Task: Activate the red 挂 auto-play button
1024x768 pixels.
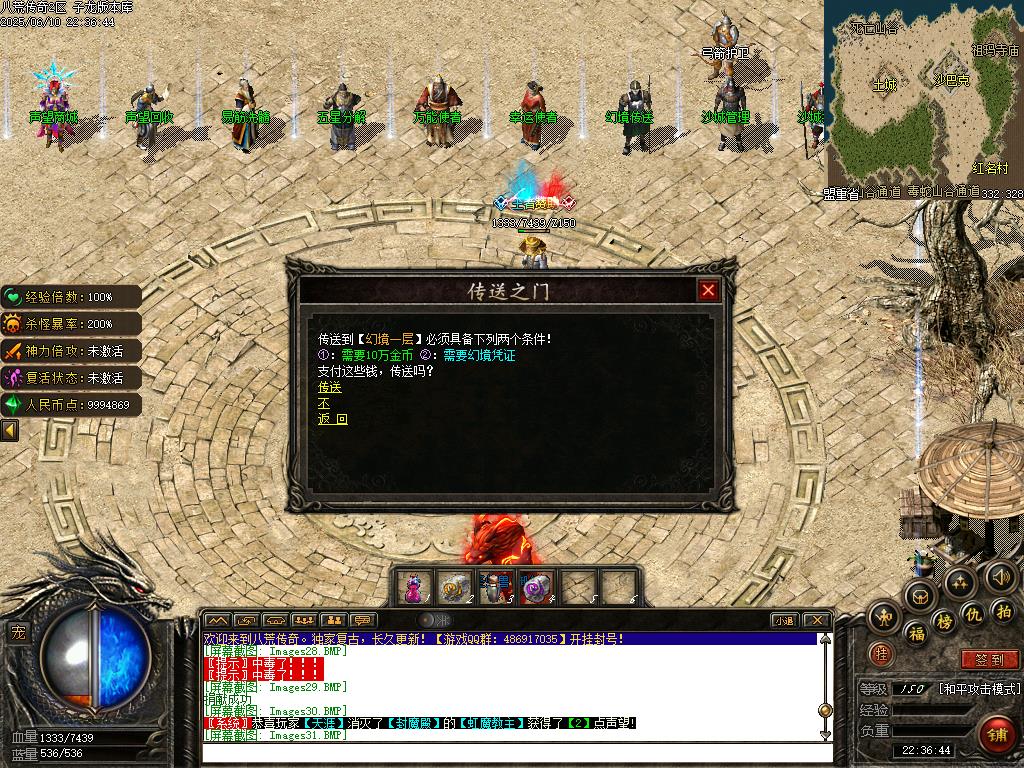Action: (x=880, y=654)
